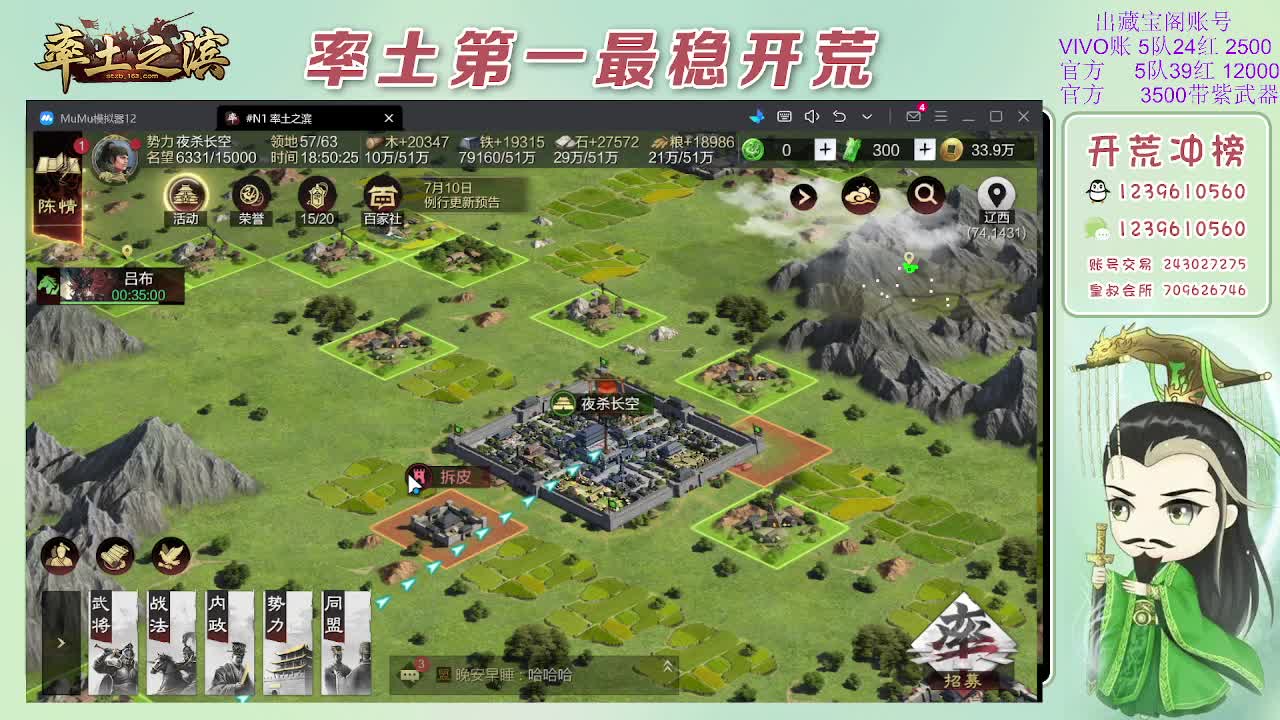Open the emulator hamburger menu
The width and height of the screenshot is (1280, 720).
pos(942,117)
